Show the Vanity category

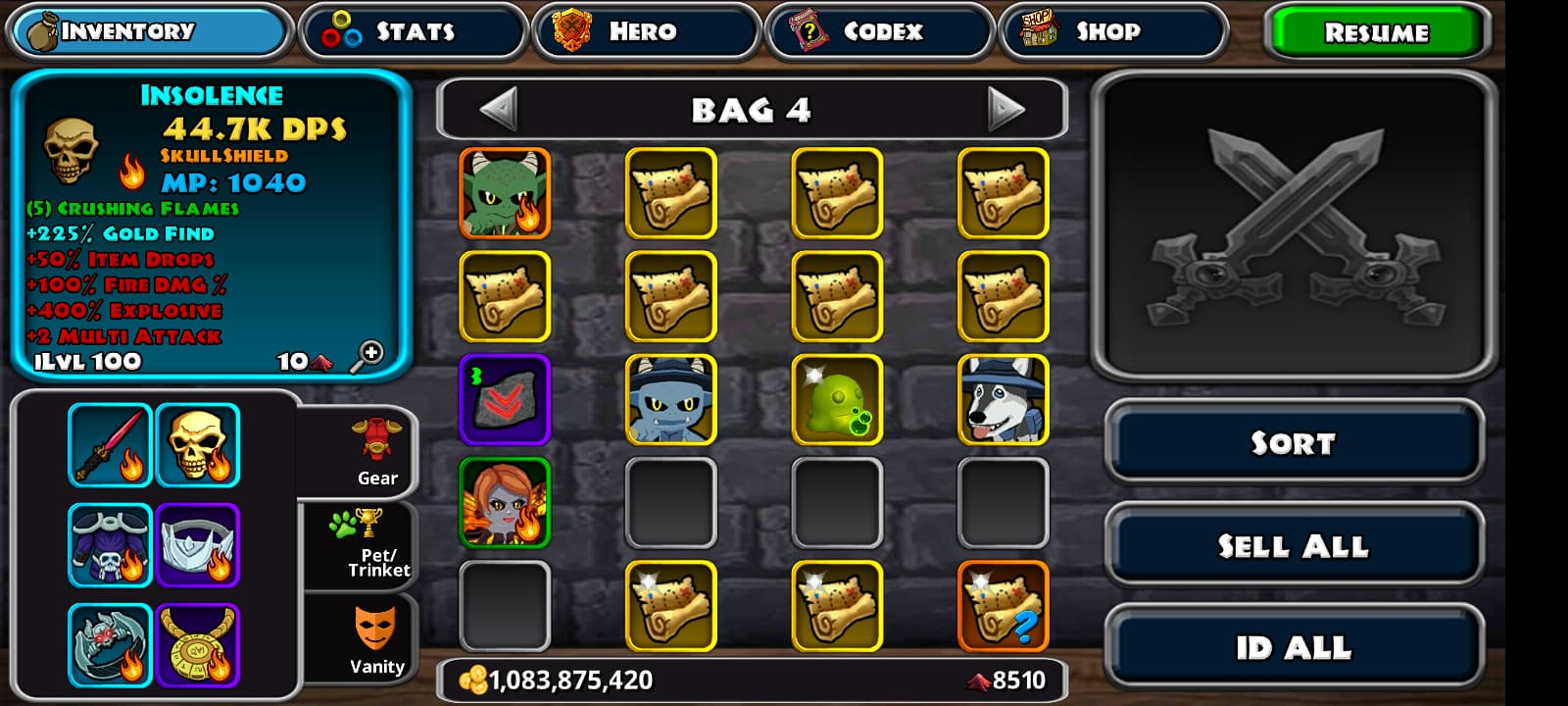[x=375, y=639]
